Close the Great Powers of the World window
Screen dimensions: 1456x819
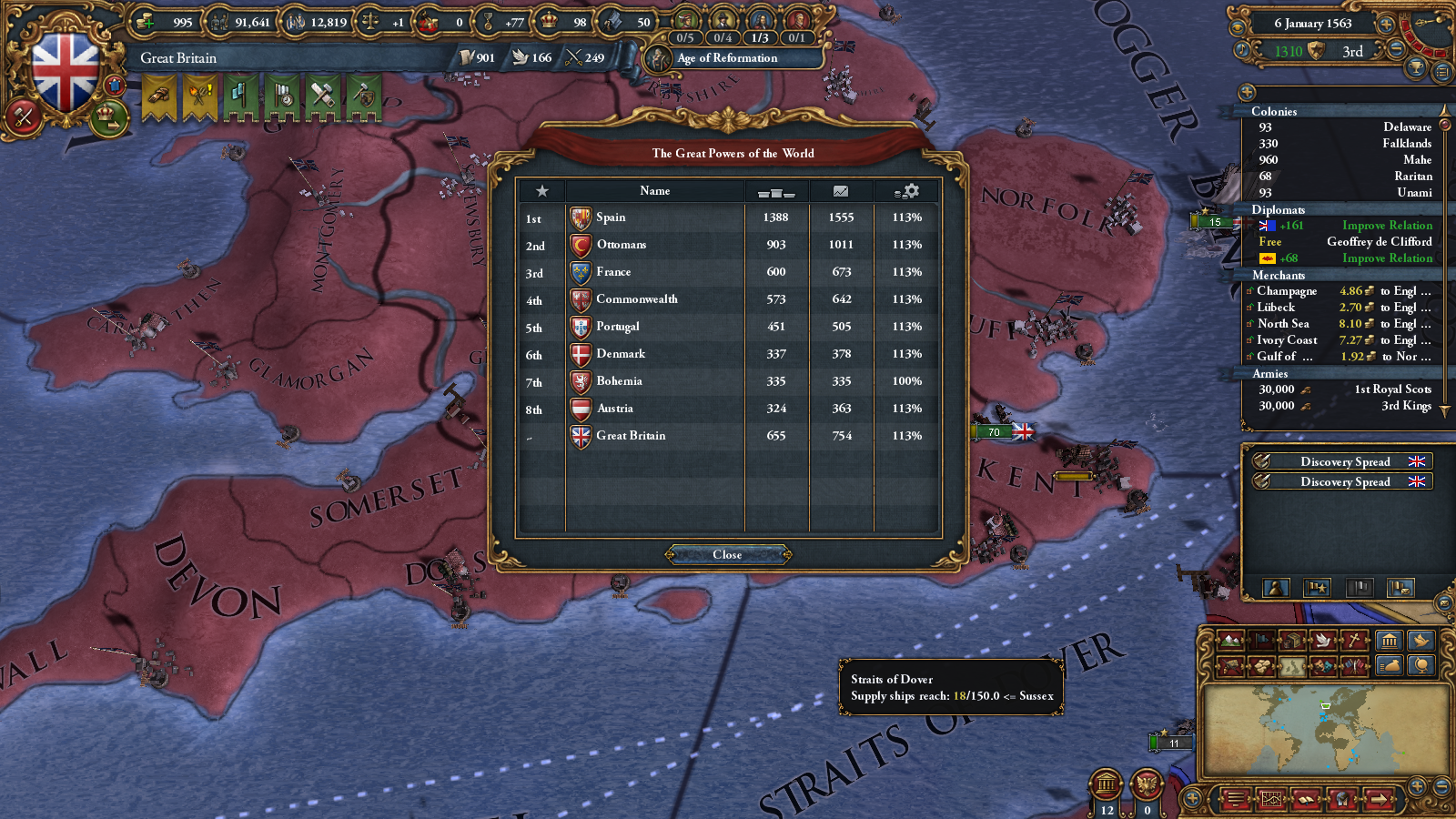(726, 555)
